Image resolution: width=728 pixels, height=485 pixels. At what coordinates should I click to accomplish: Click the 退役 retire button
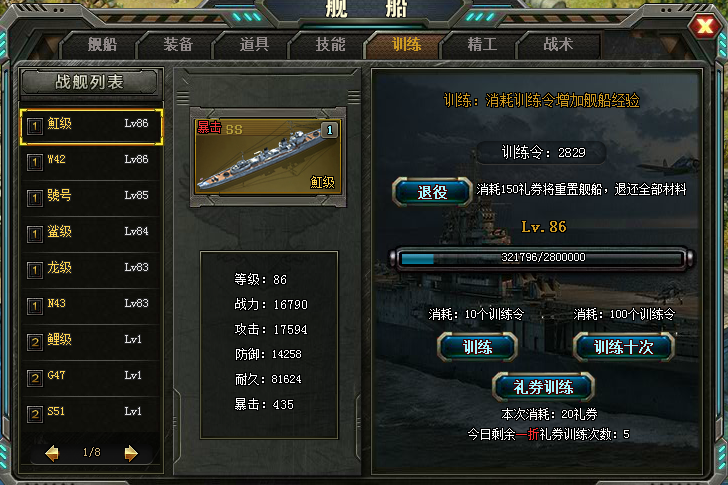(432, 192)
